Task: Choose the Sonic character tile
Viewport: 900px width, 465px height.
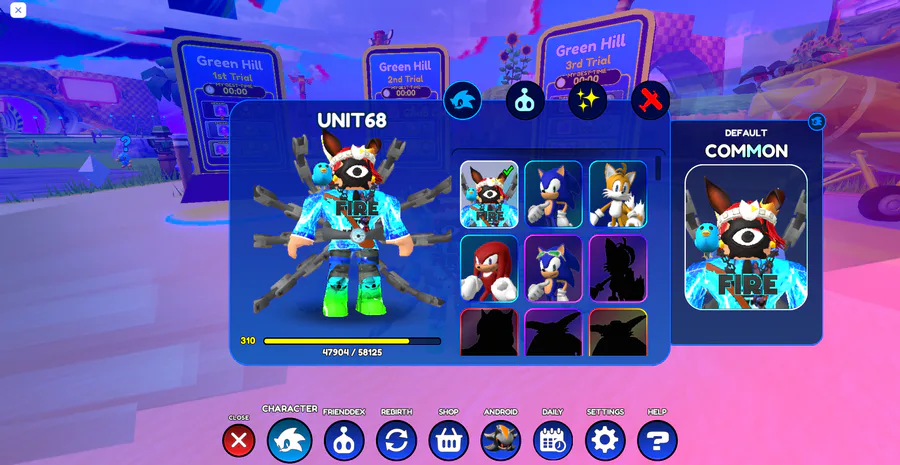Action: coord(553,194)
